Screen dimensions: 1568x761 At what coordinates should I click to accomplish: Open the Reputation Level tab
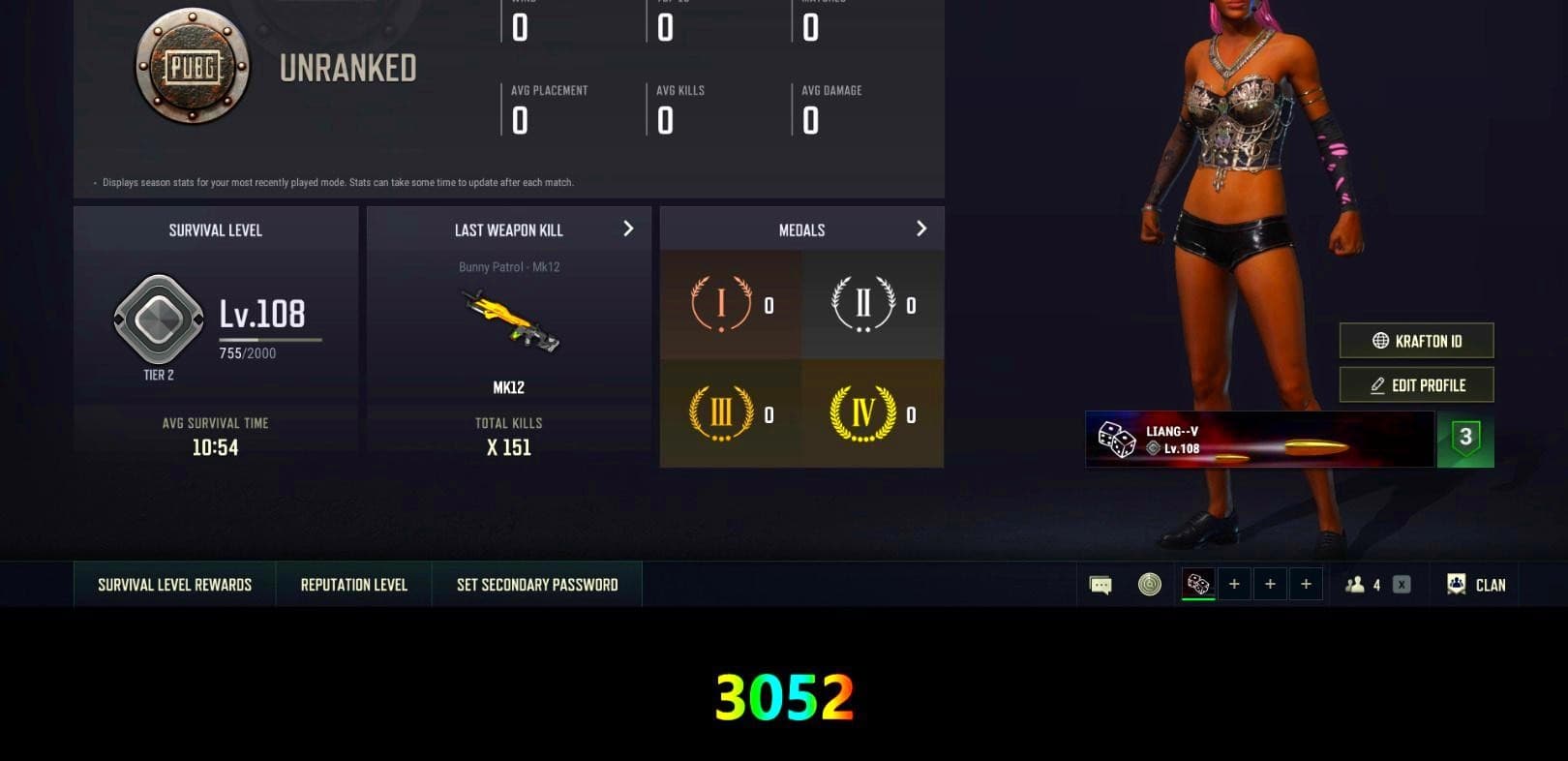tap(352, 584)
